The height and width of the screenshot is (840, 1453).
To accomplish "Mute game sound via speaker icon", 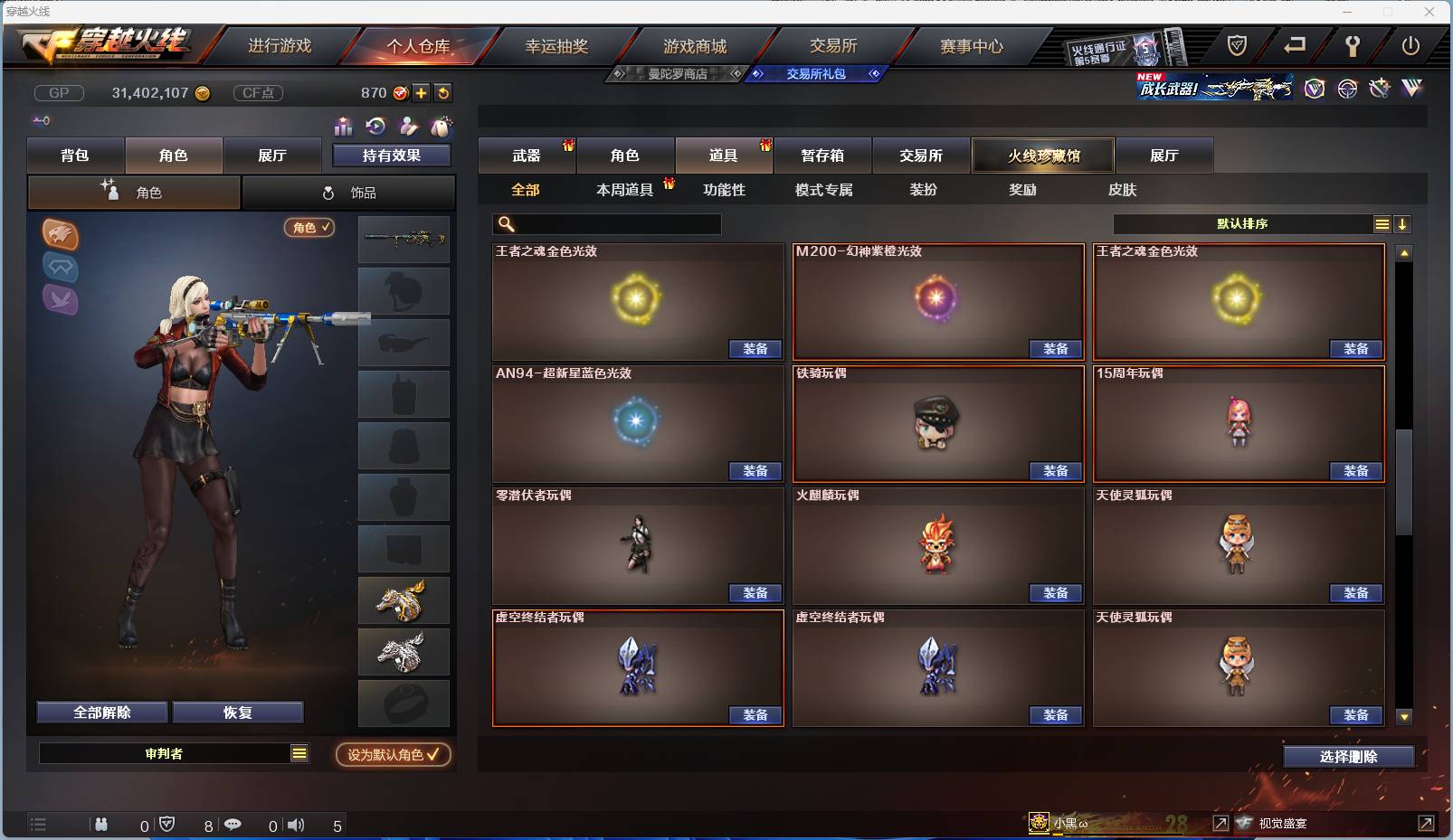I will [x=295, y=825].
